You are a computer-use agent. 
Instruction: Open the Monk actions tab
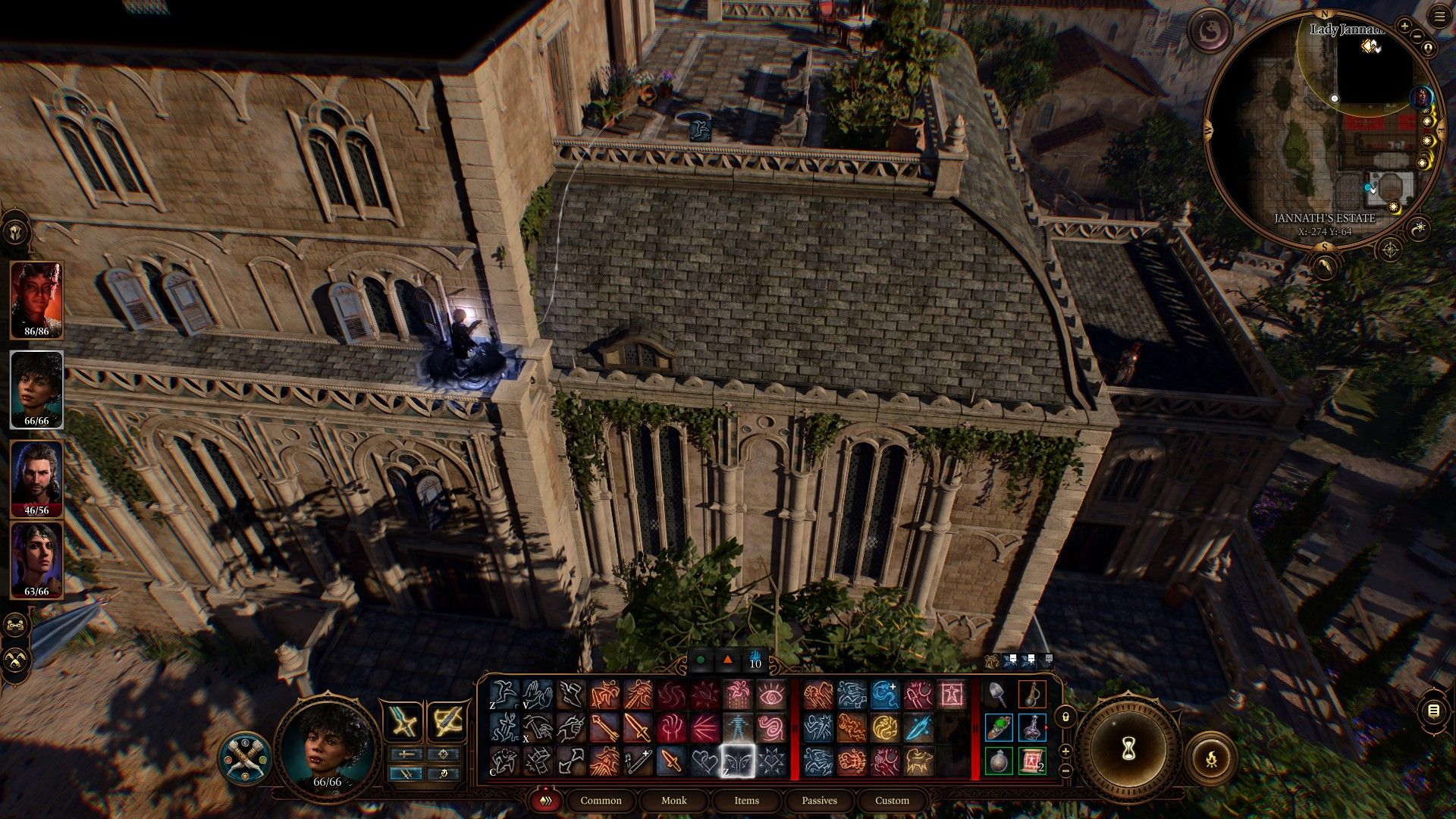(x=673, y=800)
